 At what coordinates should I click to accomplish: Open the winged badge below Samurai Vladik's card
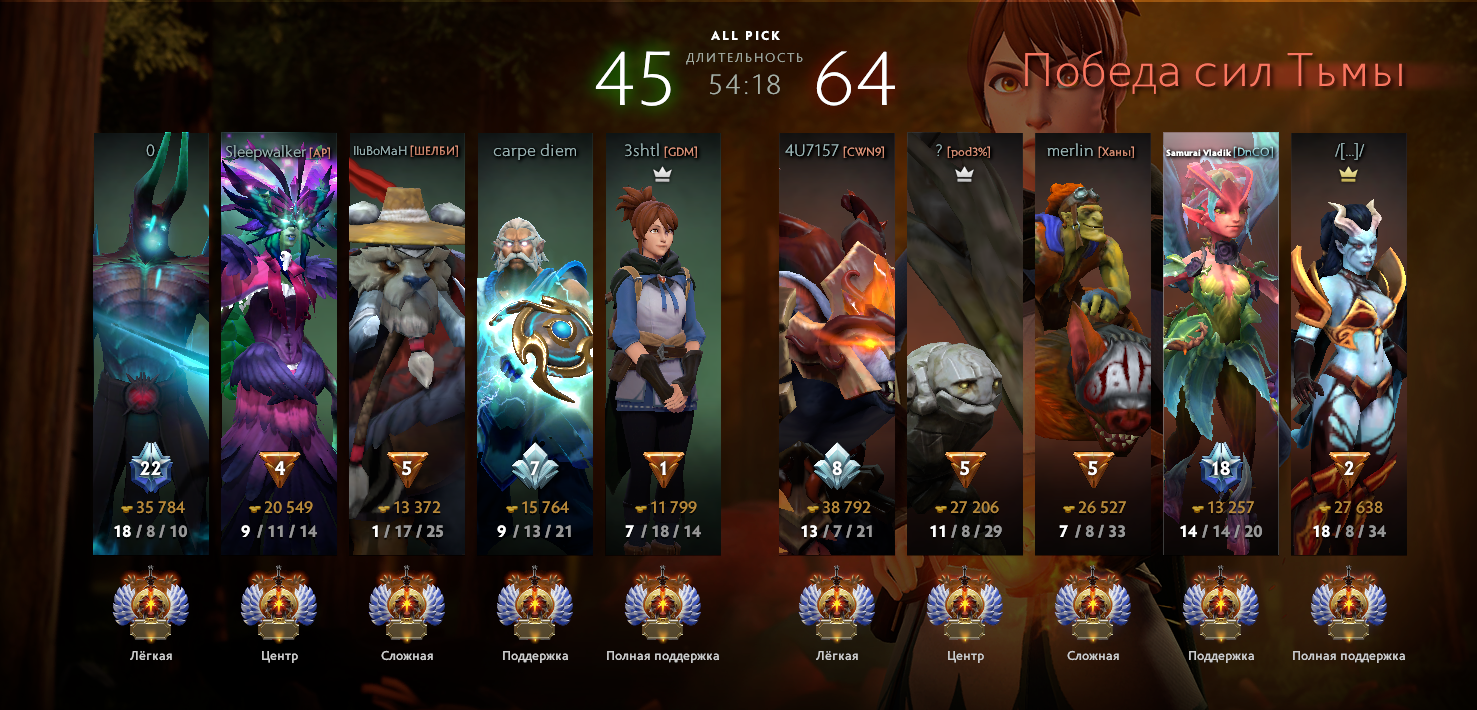tap(1221, 604)
